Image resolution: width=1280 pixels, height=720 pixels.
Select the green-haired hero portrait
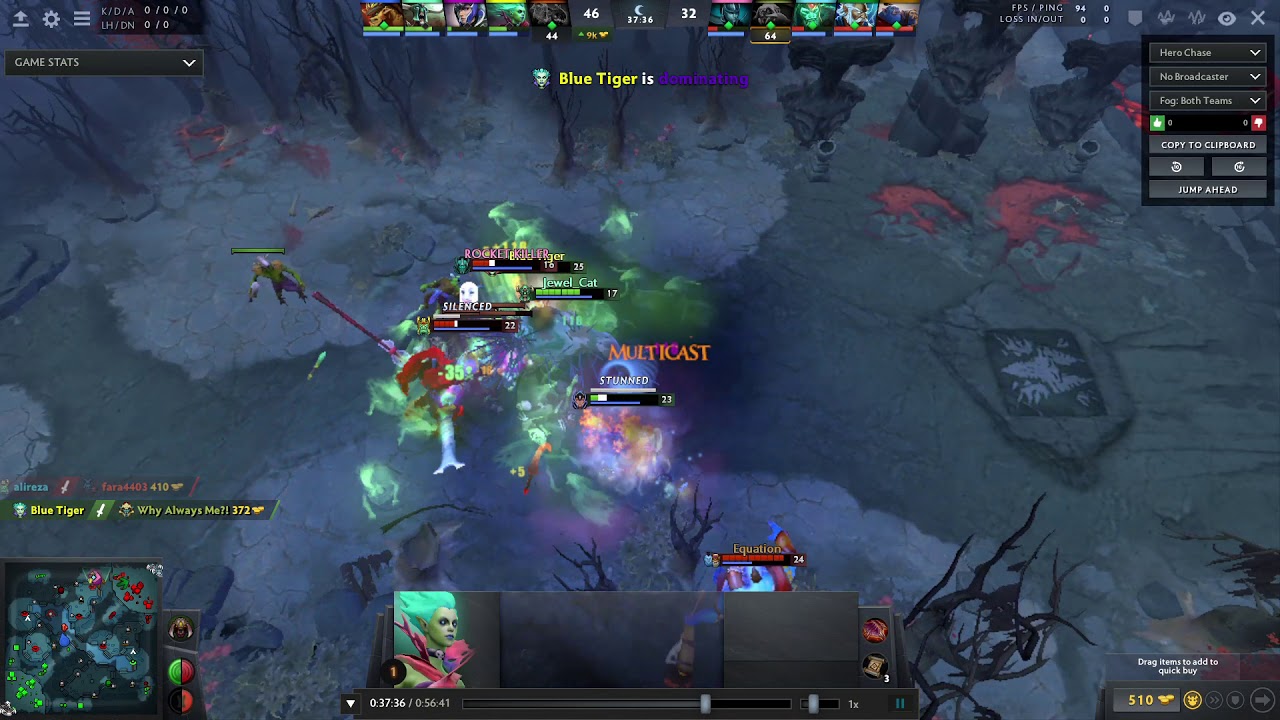[433, 638]
